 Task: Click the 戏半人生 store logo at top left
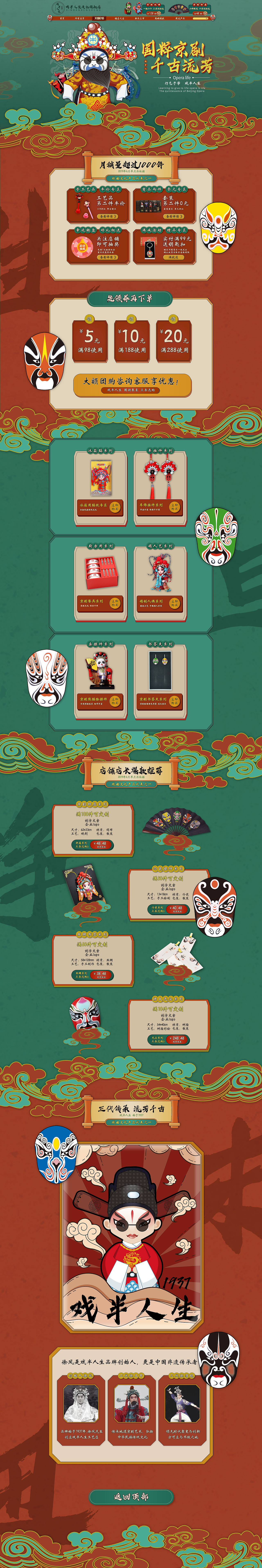(x=58, y=7)
